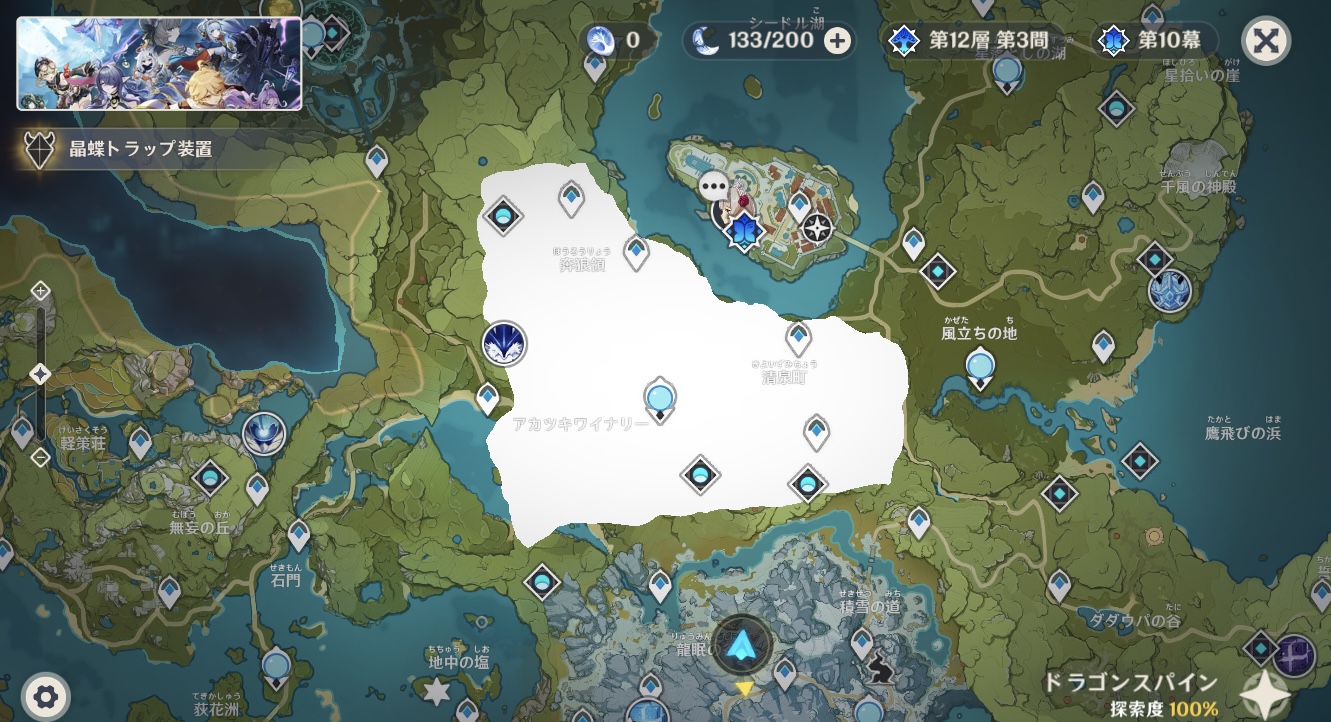Screen dimensions: 1331x722
Task: Select the speech bubble marker in Mondstadt
Action: coord(714,186)
